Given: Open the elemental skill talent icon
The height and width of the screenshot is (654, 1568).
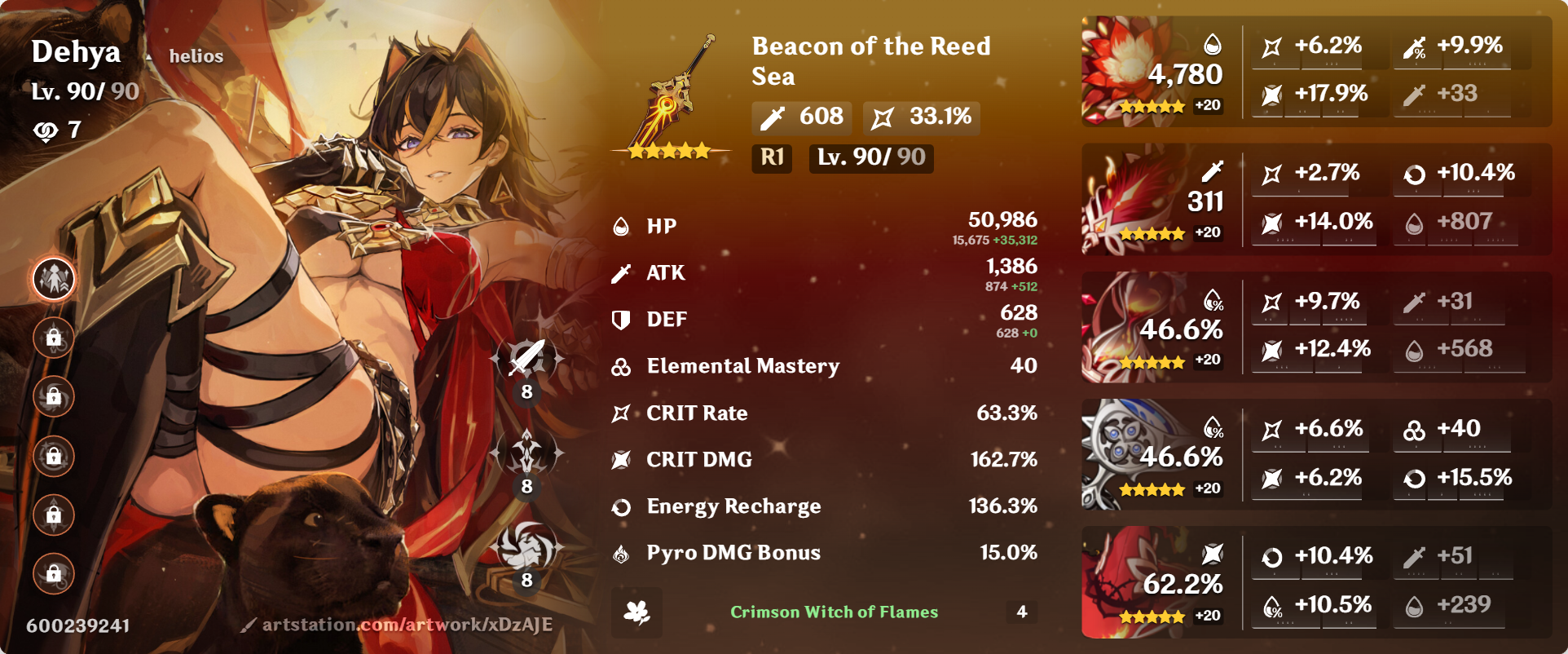Looking at the screenshot, I should [526, 453].
